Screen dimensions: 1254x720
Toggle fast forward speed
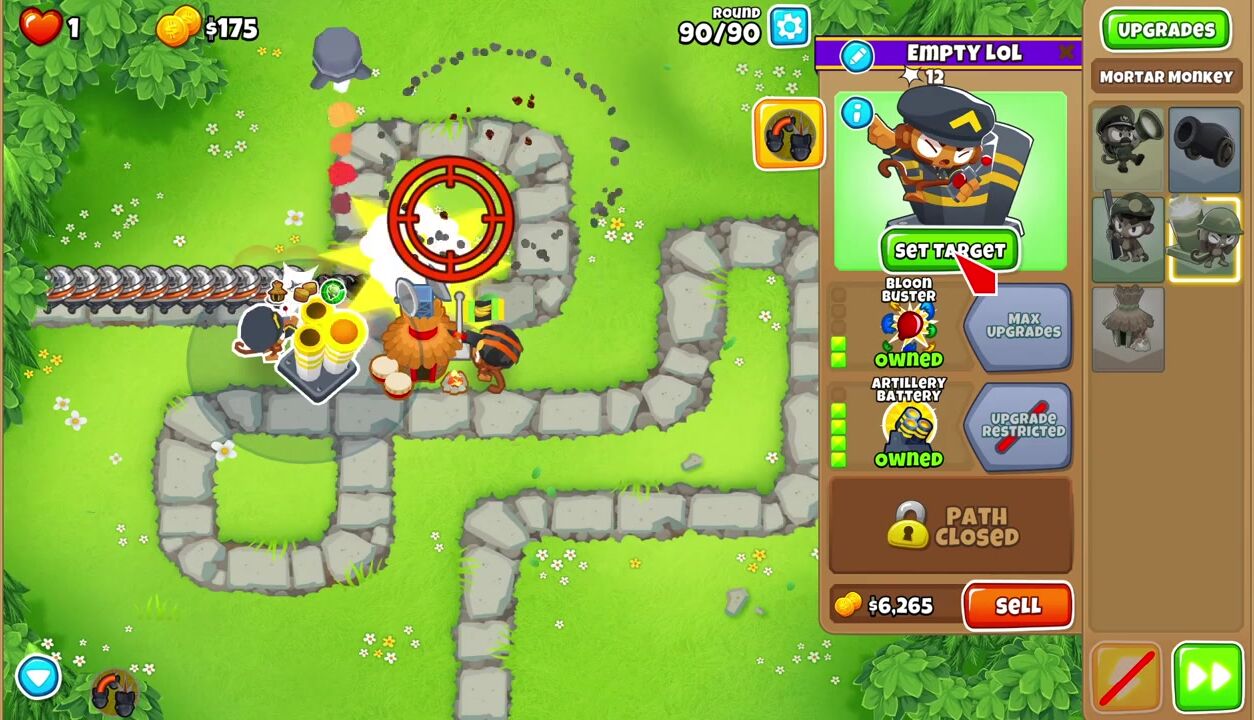pyautogui.click(x=1207, y=678)
